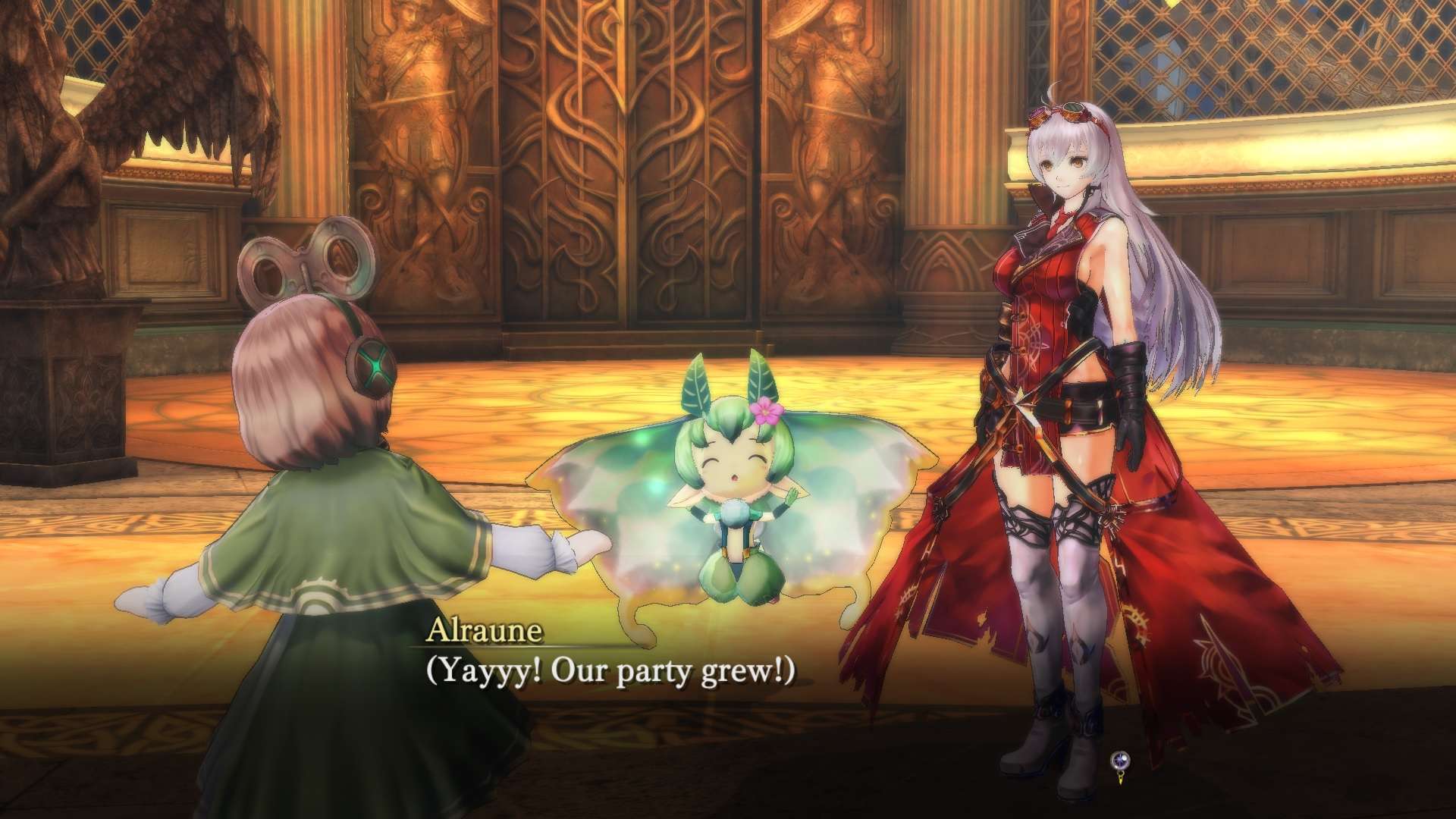Select the golden key charm below the compass
Viewport: 1456px width, 819px height.
tap(1121, 780)
